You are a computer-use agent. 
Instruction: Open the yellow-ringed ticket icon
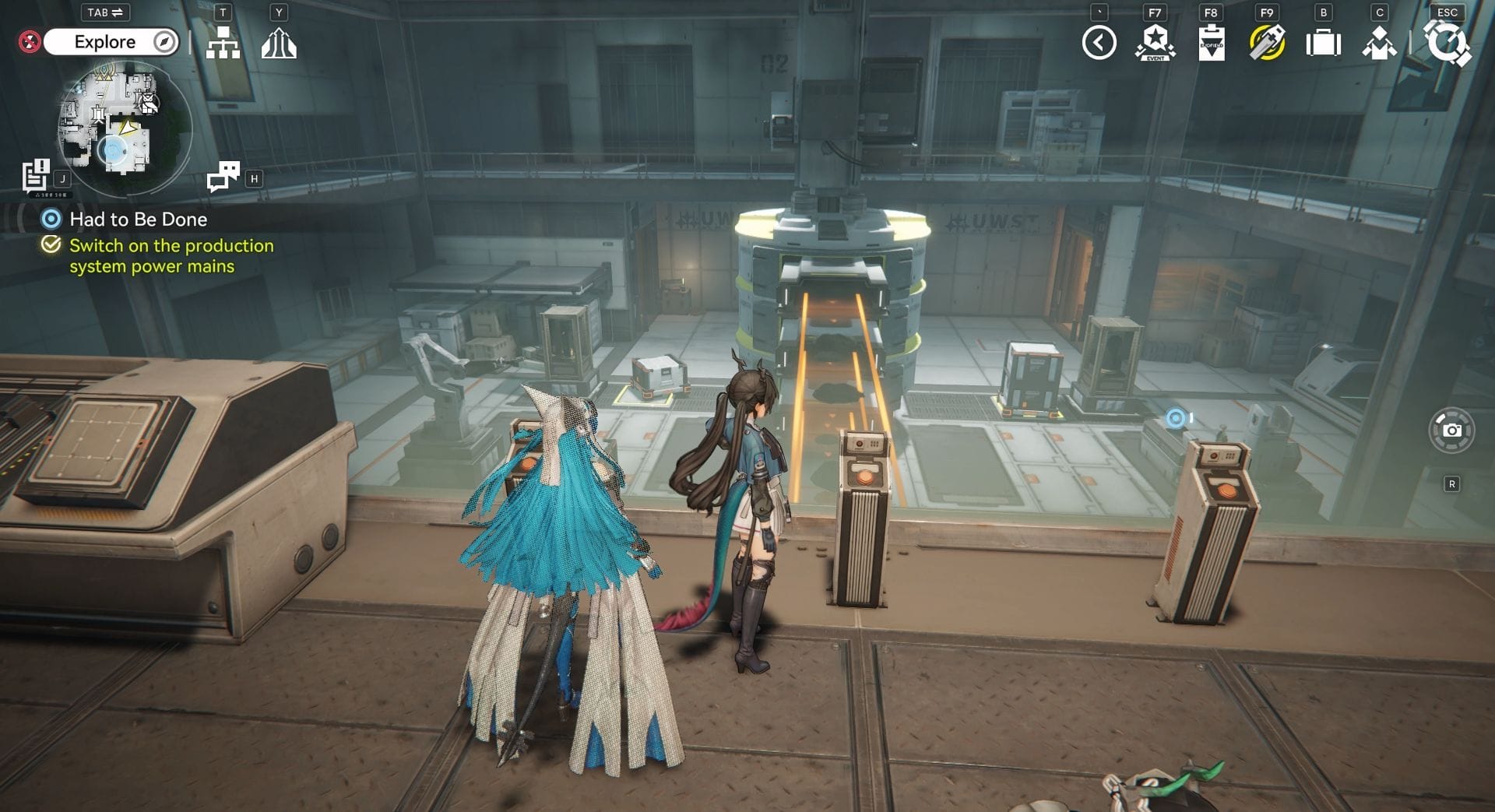coord(1267,43)
